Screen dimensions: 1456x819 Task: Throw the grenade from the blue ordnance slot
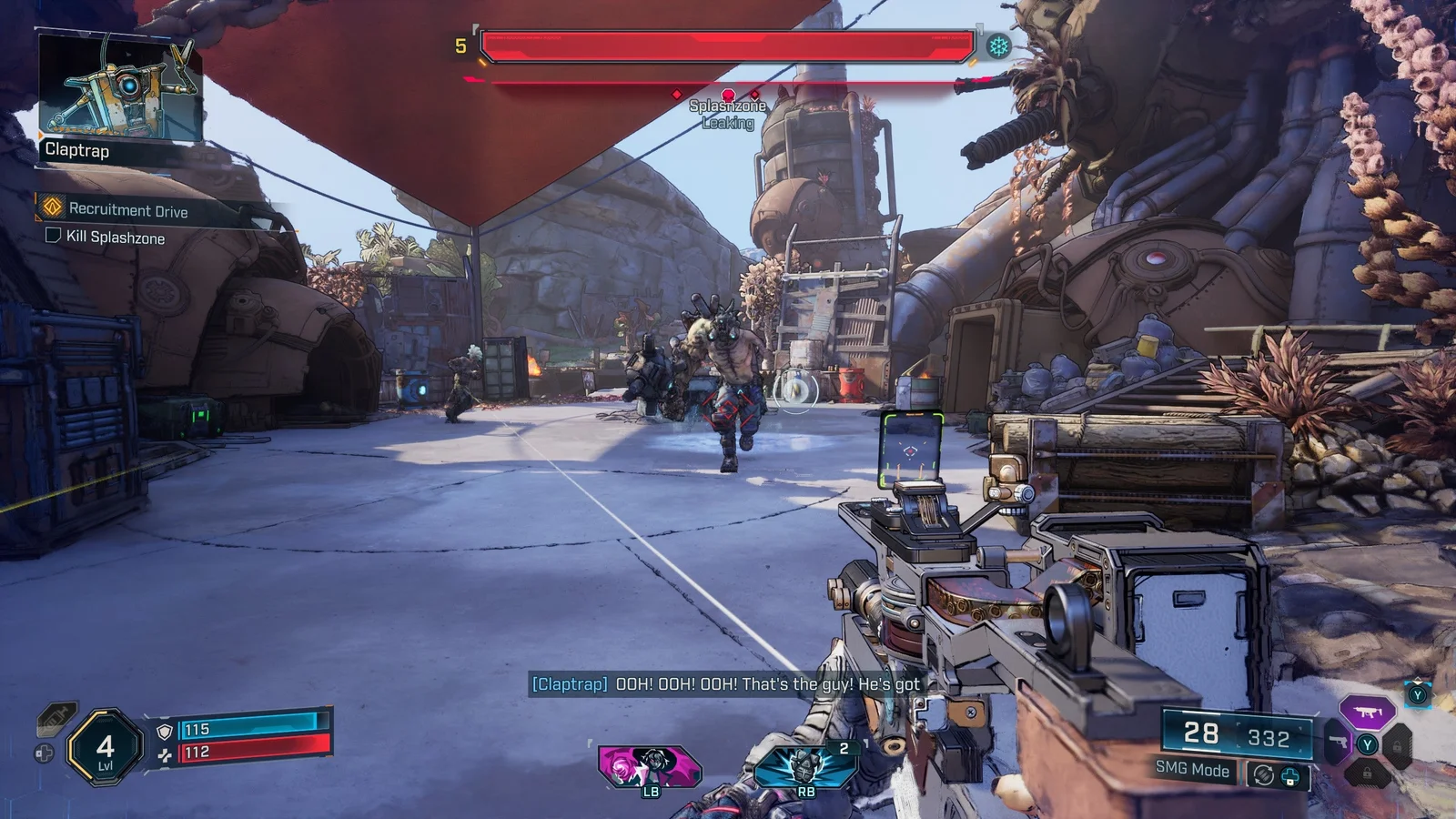click(x=805, y=765)
